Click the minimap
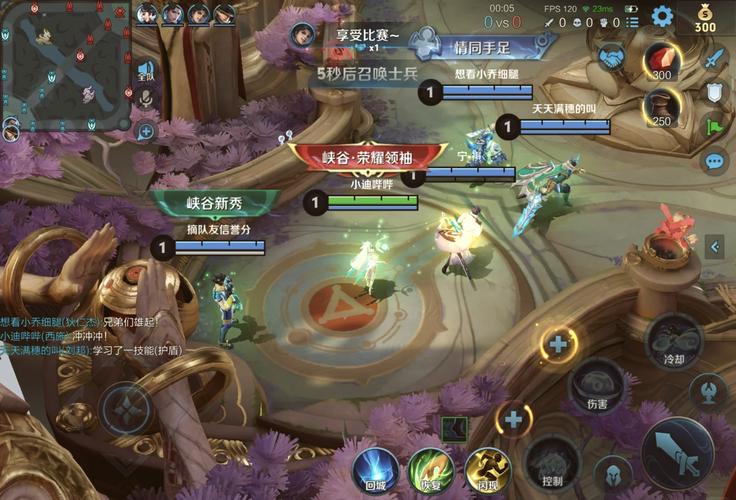The width and height of the screenshot is (736, 500). click(x=66, y=67)
